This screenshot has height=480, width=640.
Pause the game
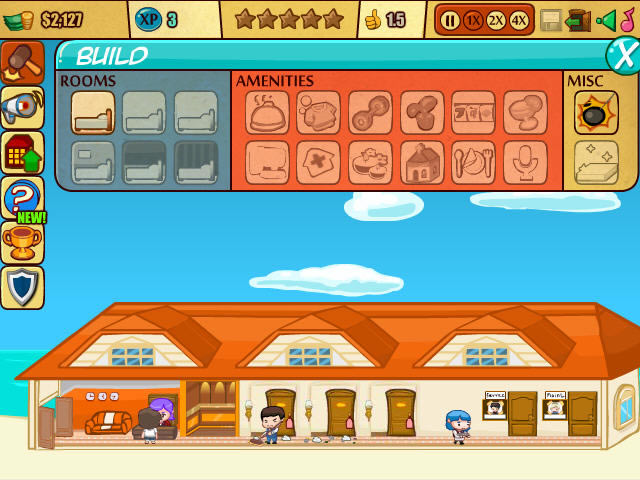pyautogui.click(x=450, y=20)
